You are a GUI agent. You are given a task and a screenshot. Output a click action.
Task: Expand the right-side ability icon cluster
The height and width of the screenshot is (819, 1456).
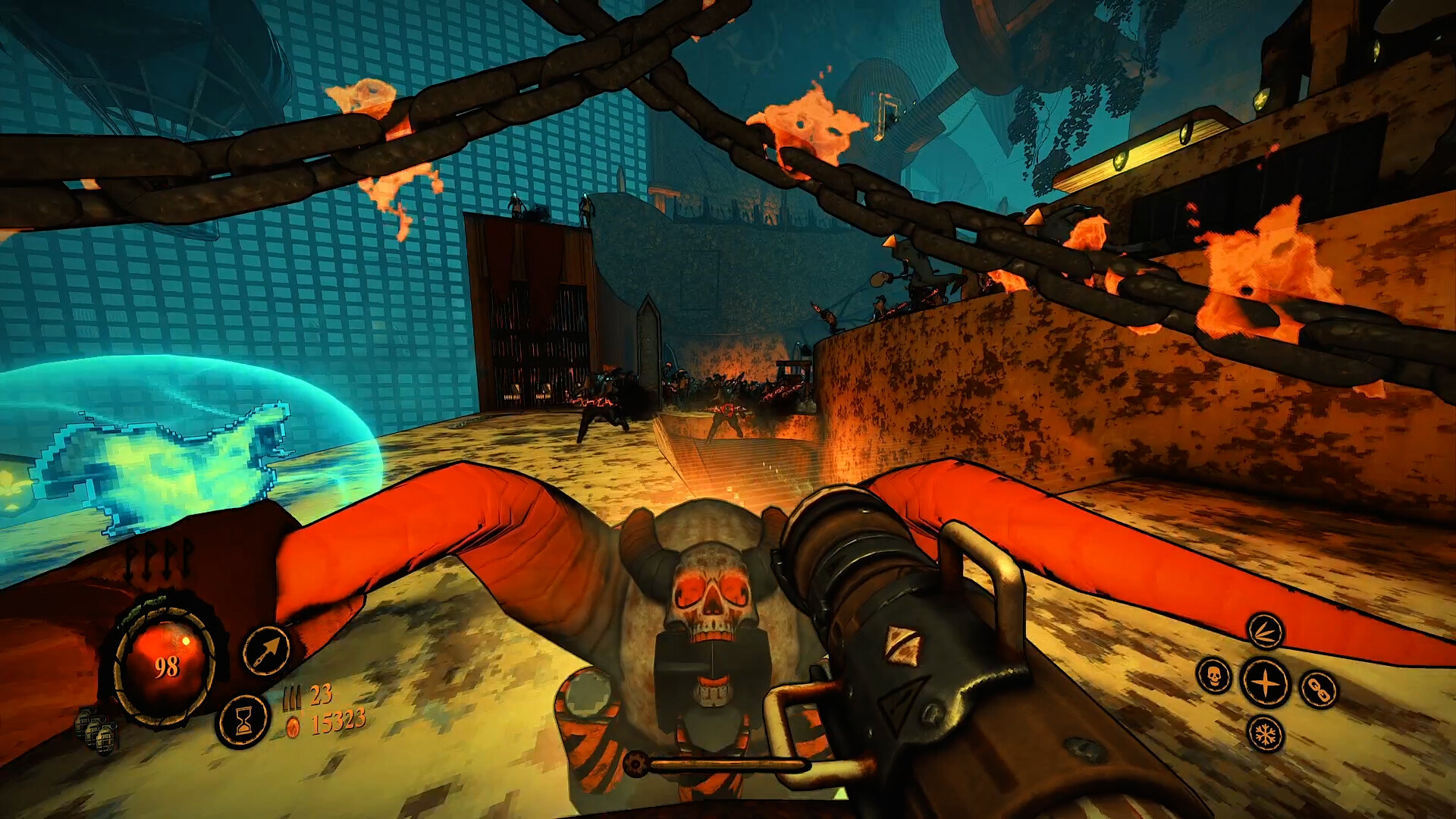tap(1266, 682)
